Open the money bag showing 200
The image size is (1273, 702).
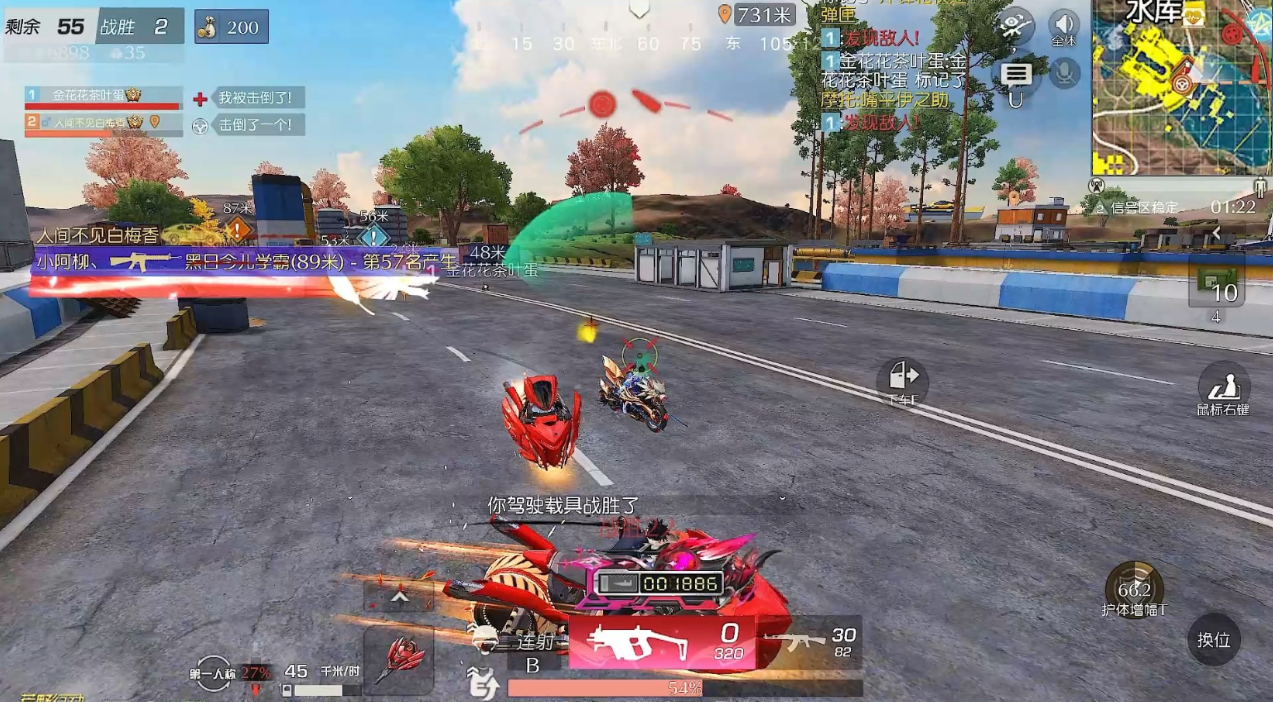click(x=231, y=27)
